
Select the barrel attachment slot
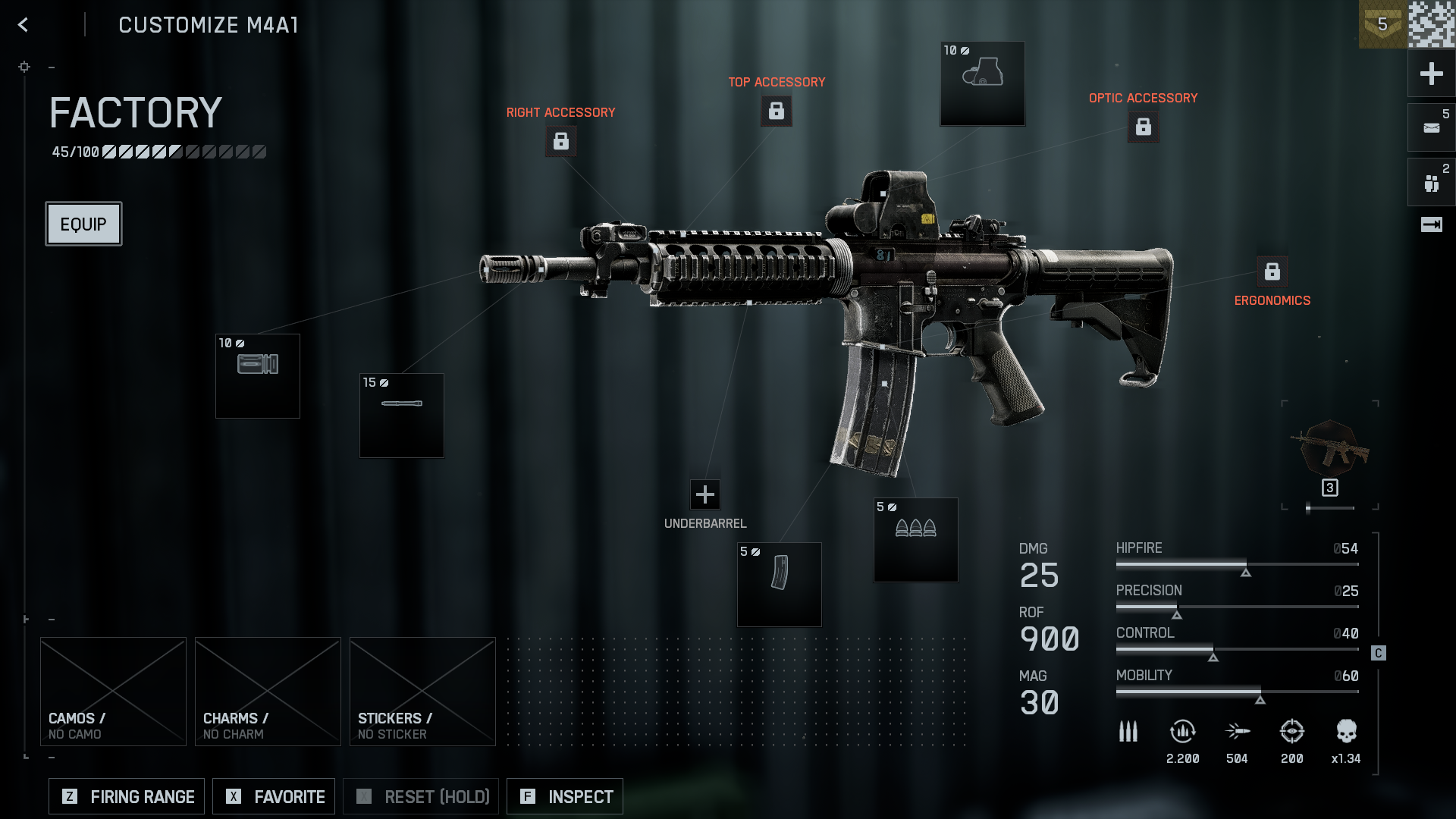[402, 416]
